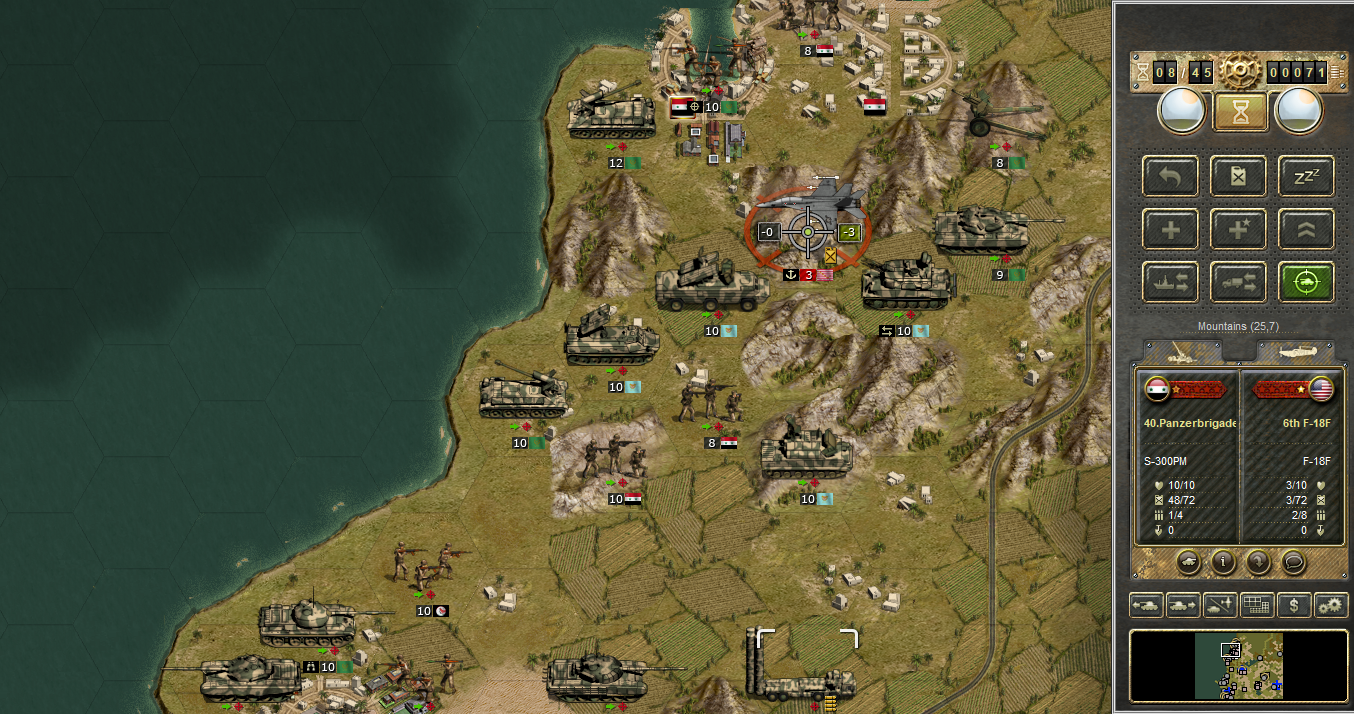Click the plain plus replacements button
Viewport: 1354px width, 714px height.
[1169, 230]
